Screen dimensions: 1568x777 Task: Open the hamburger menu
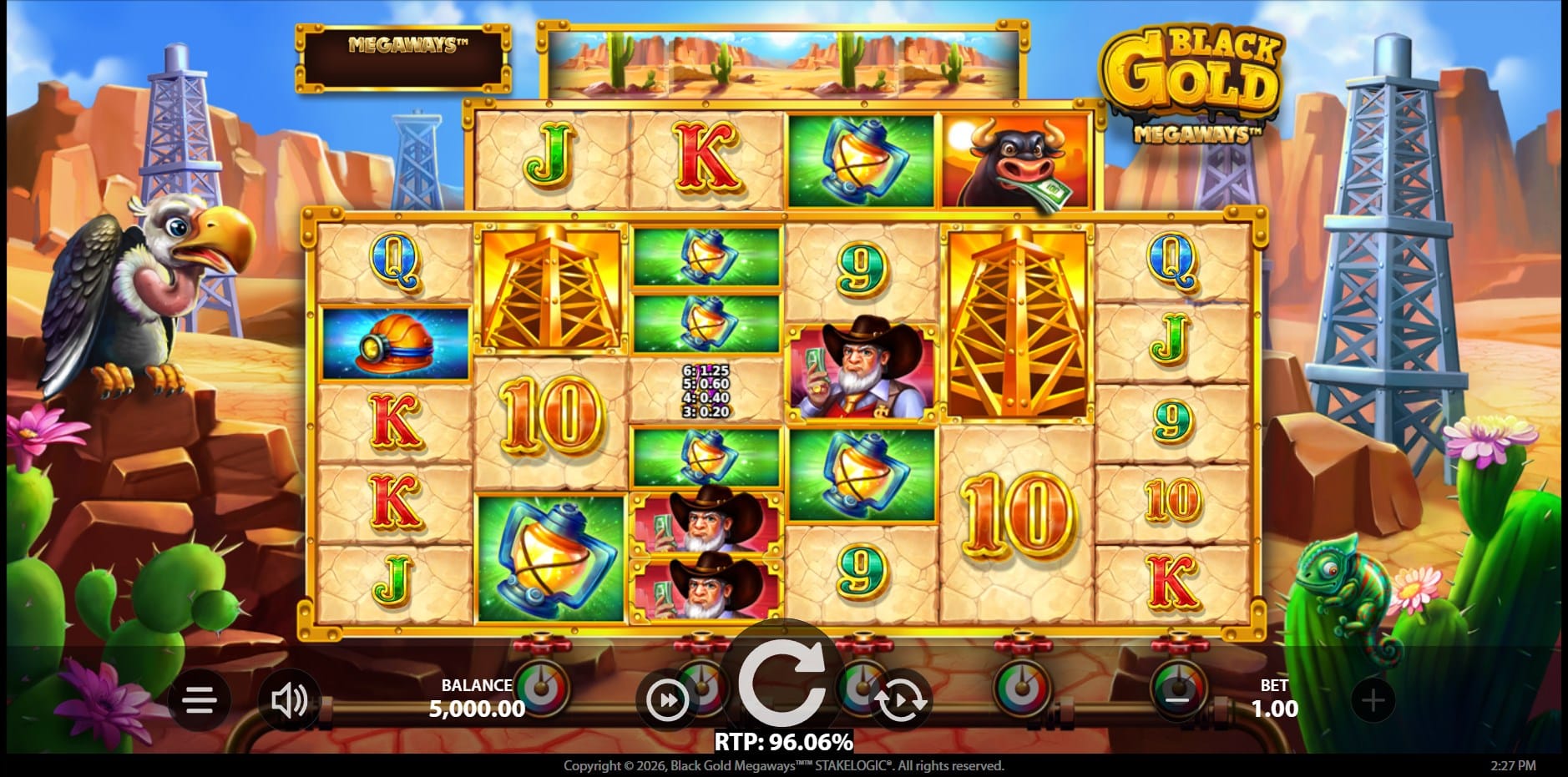pyautogui.click(x=200, y=700)
